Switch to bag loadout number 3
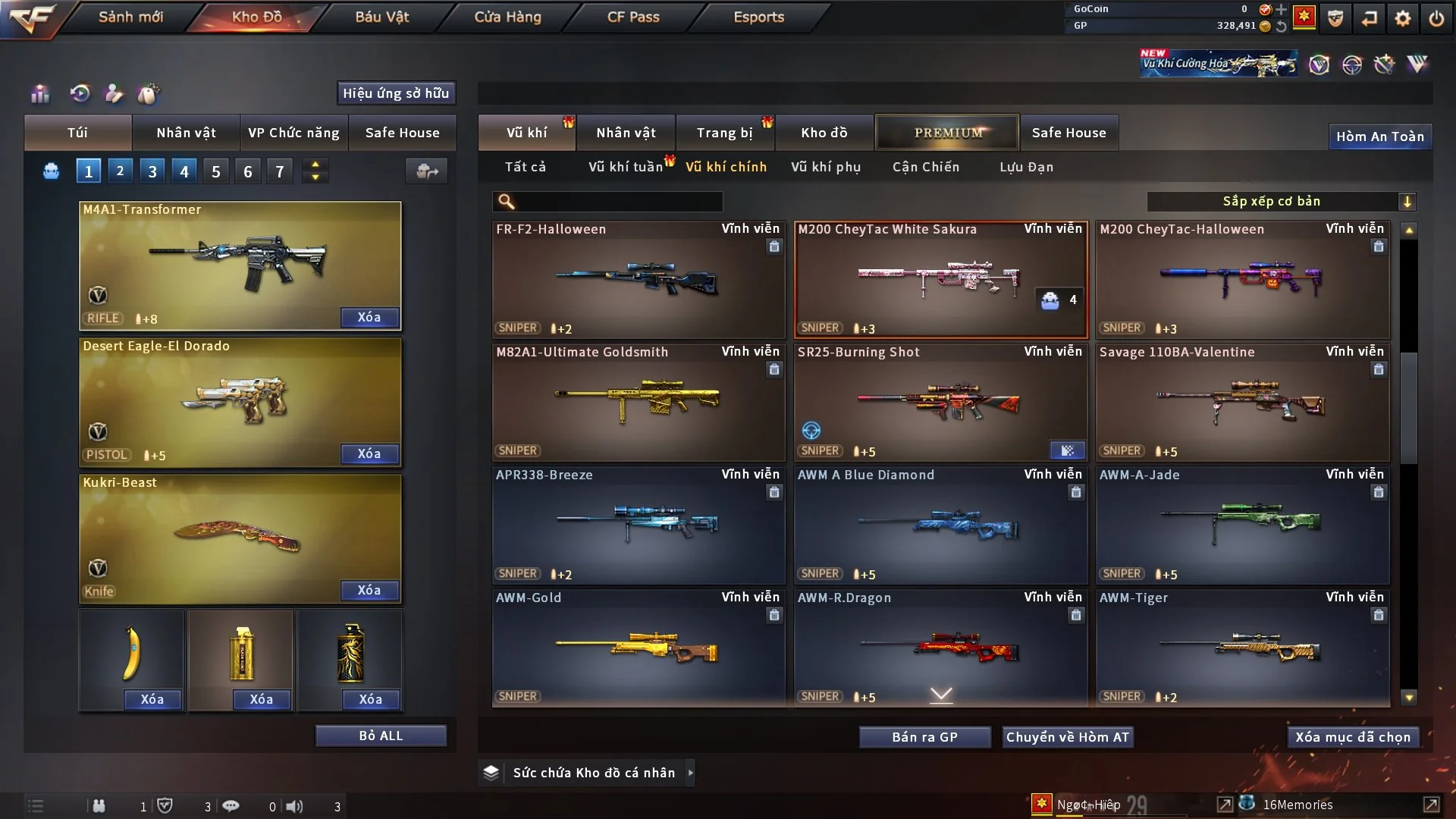Viewport: 1456px width, 819px height. click(152, 171)
